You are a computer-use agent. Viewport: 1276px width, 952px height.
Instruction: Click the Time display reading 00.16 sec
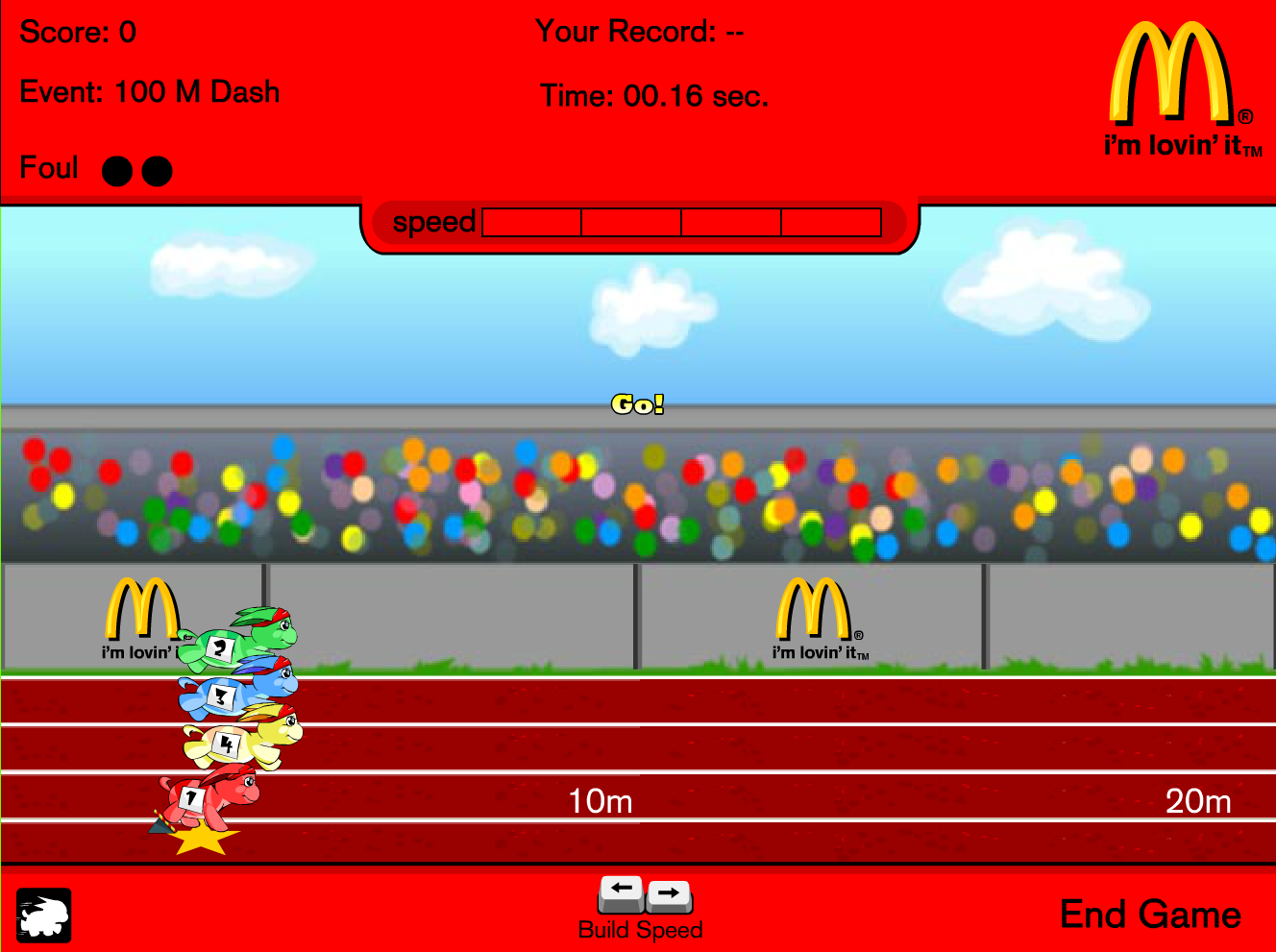(x=654, y=96)
